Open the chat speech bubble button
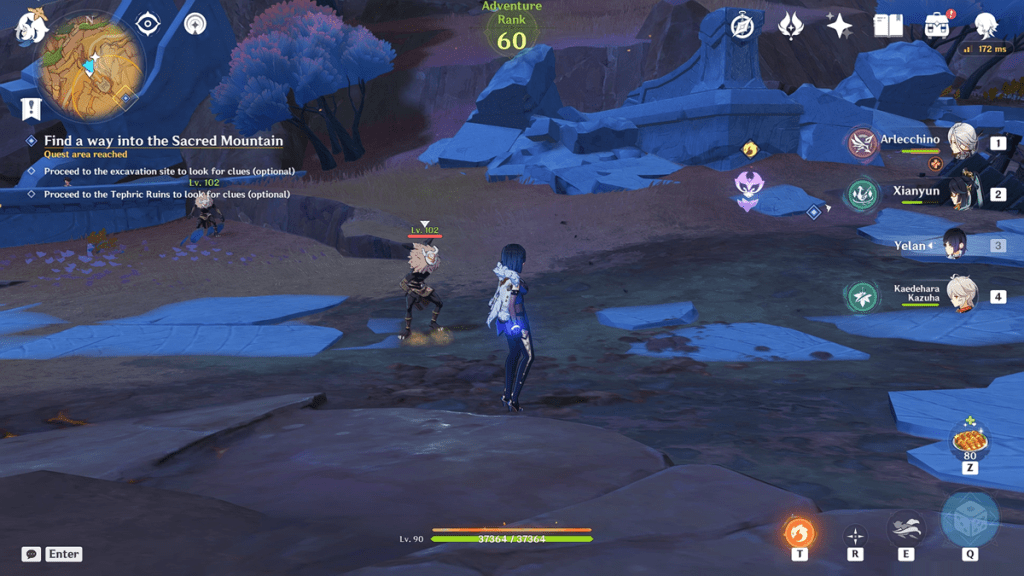This screenshot has height=576, width=1024. (x=31, y=554)
